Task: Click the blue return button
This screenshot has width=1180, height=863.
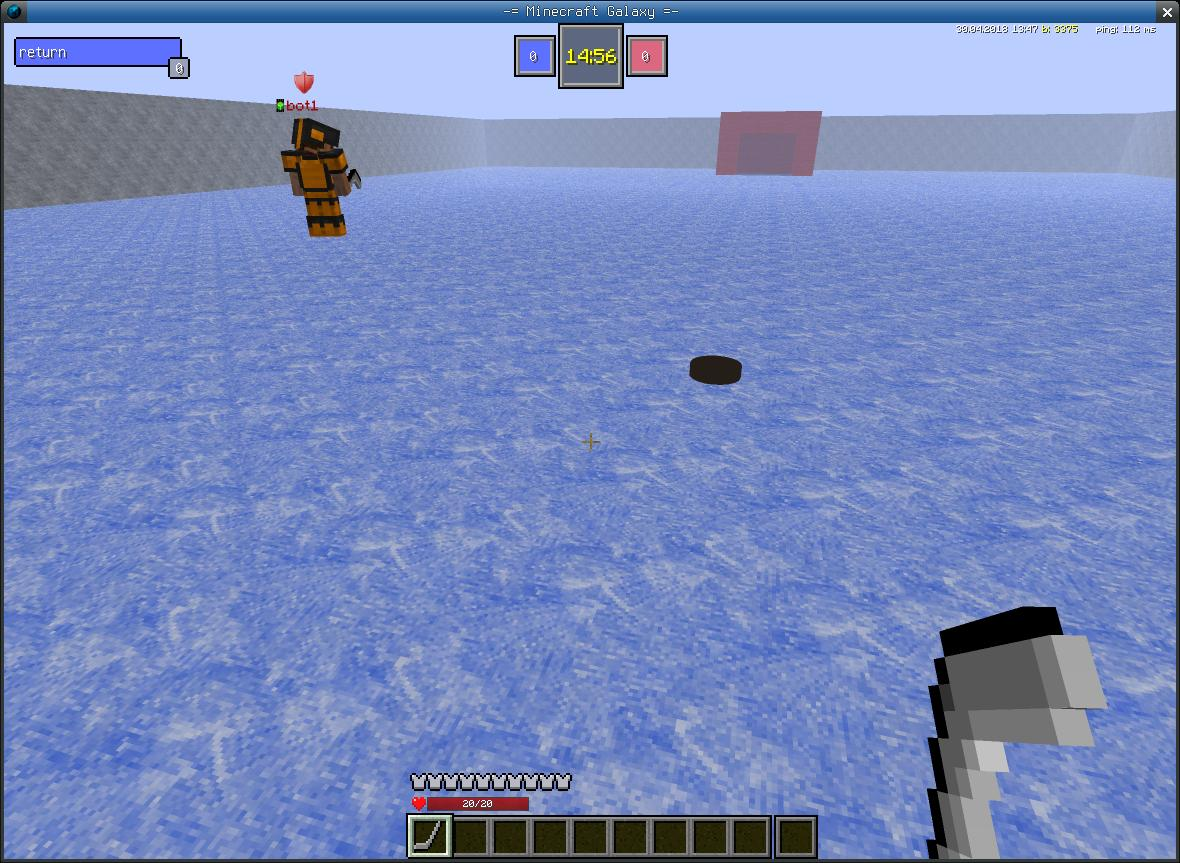Action: tap(97, 52)
